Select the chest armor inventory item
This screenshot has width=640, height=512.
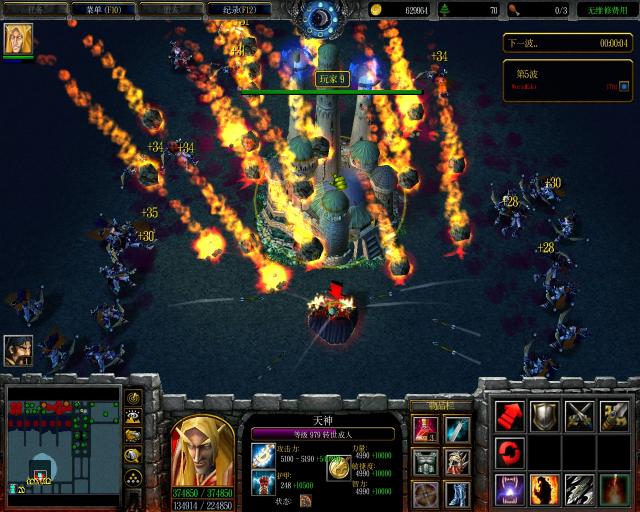(x=425, y=462)
